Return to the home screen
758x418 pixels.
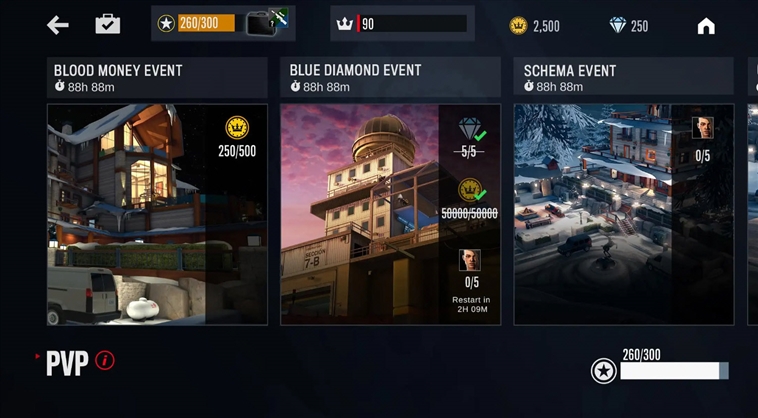point(706,26)
